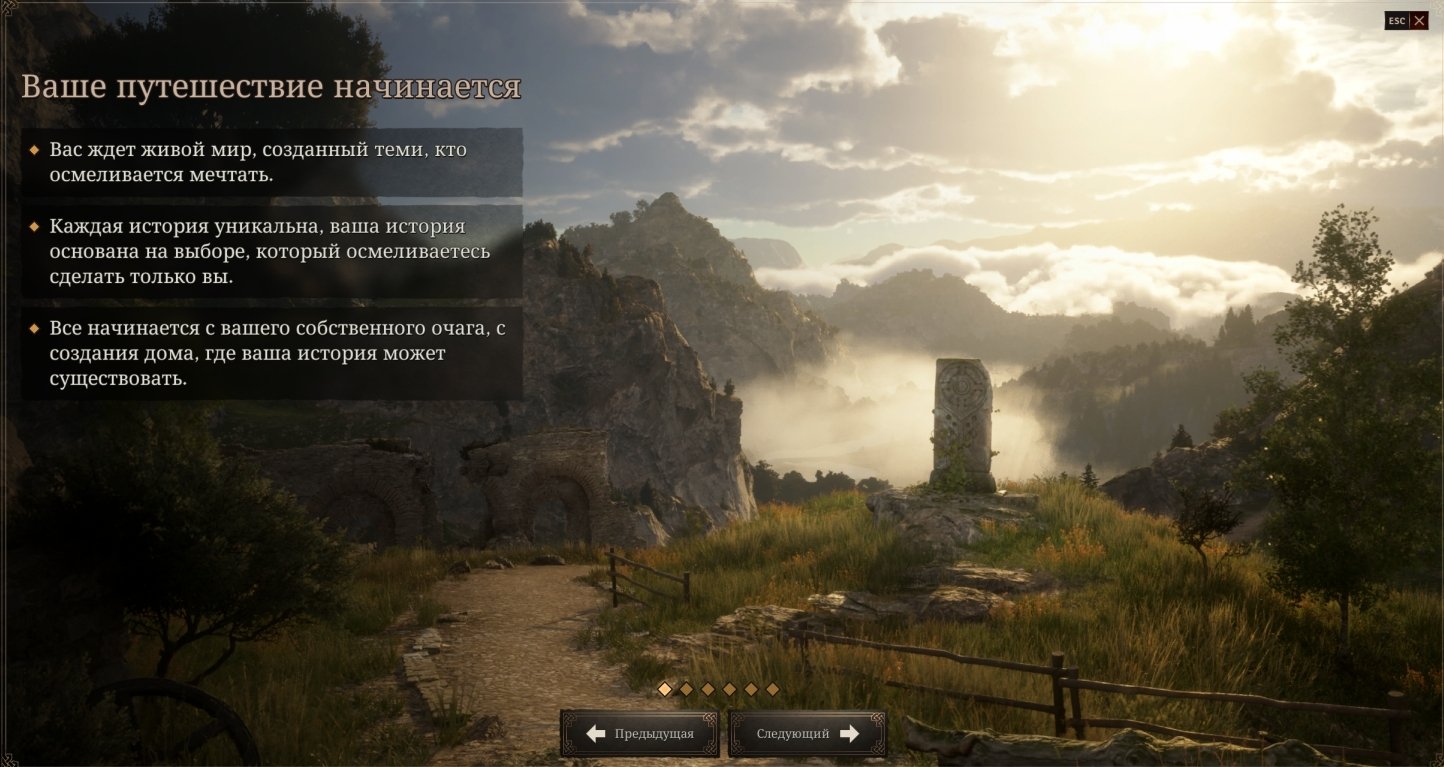
Task: Jump to the last page indicator dot
Action: (x=772, y=689)
